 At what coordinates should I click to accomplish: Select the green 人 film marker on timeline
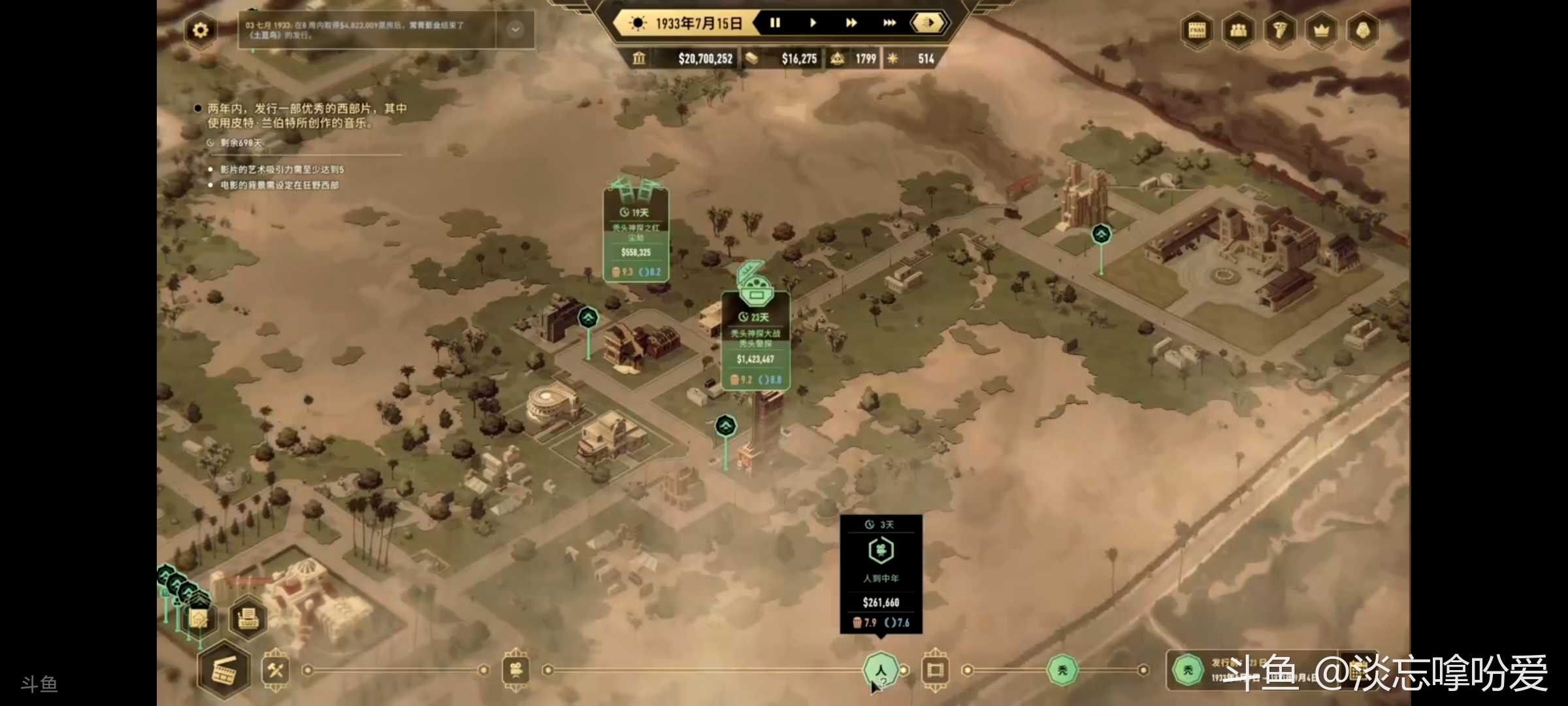coord(880,669)
